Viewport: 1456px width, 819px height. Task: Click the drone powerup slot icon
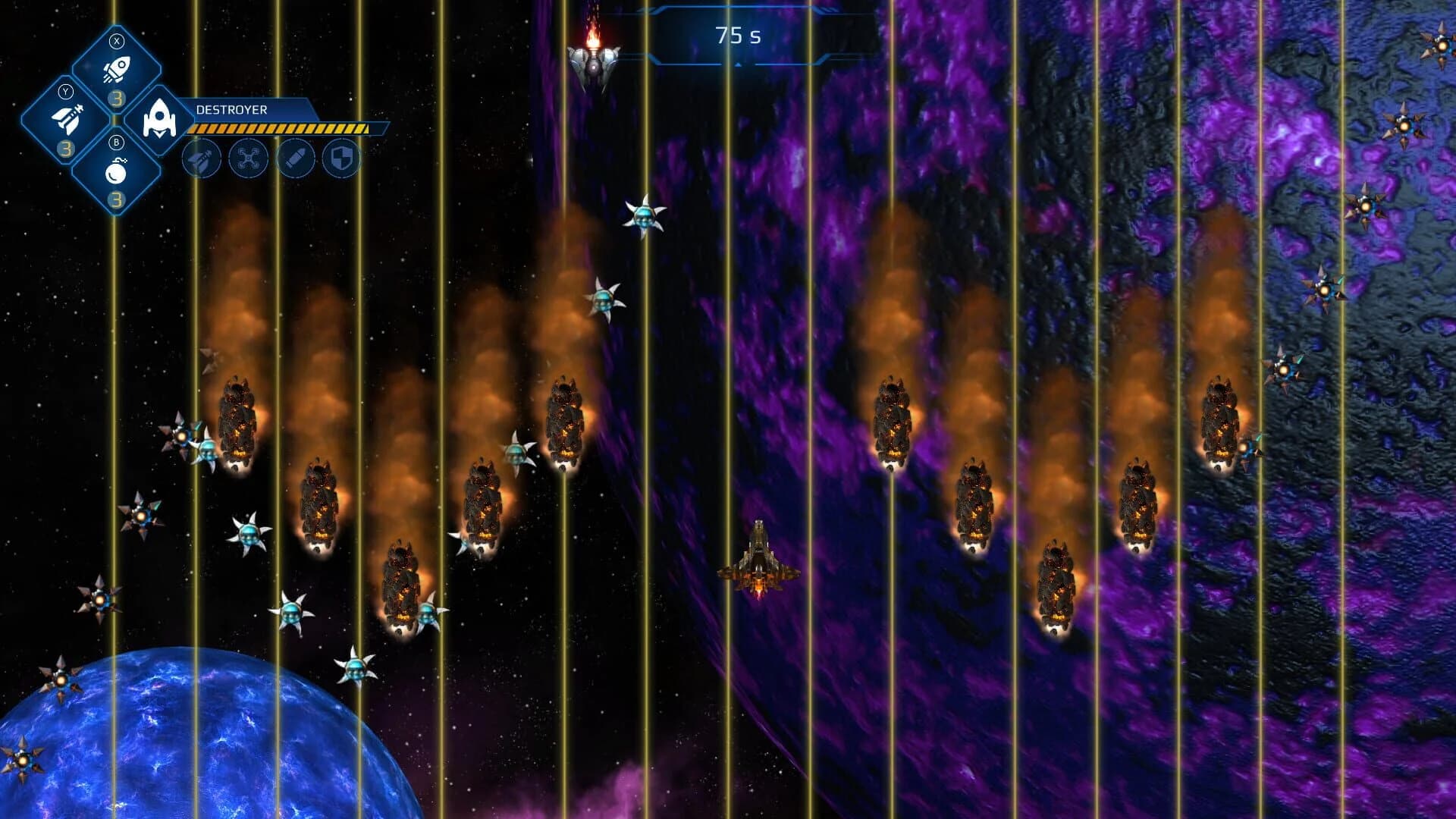(x=247, y=159)
